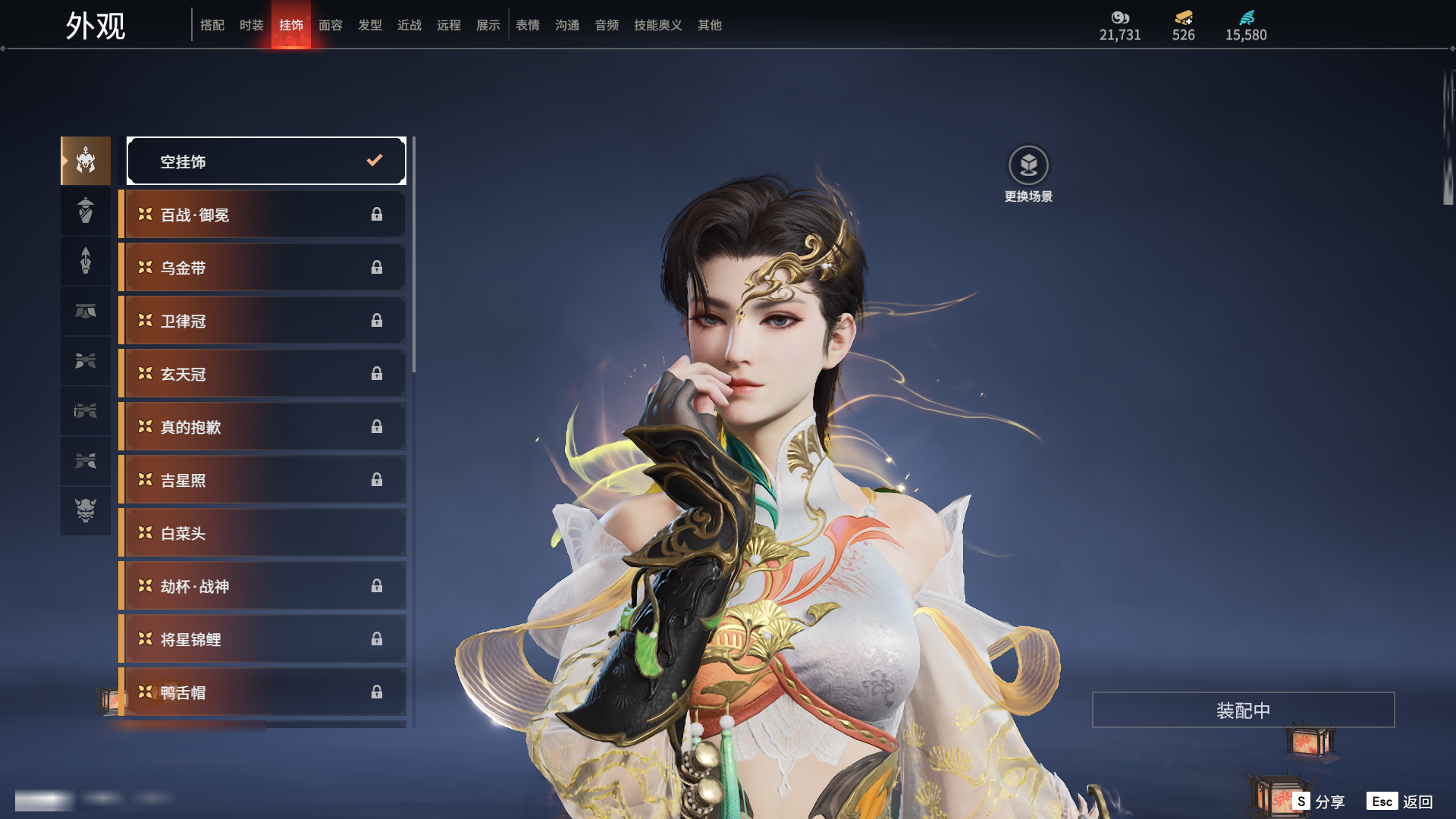Select the 其他 tab
Viewport: 1456px width, 819px height.
tap(709, 25)
